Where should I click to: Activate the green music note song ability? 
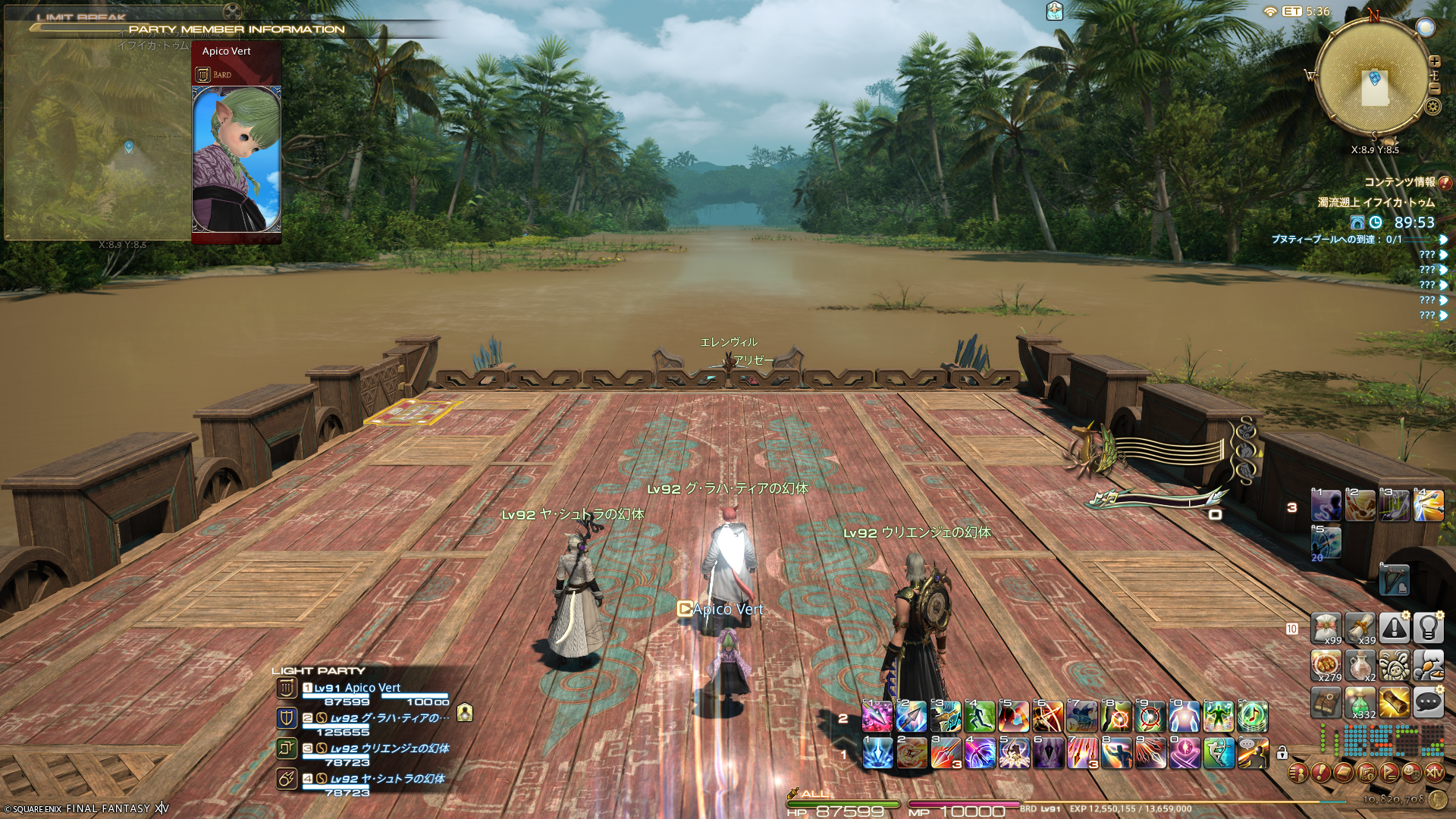(1253, 717)
